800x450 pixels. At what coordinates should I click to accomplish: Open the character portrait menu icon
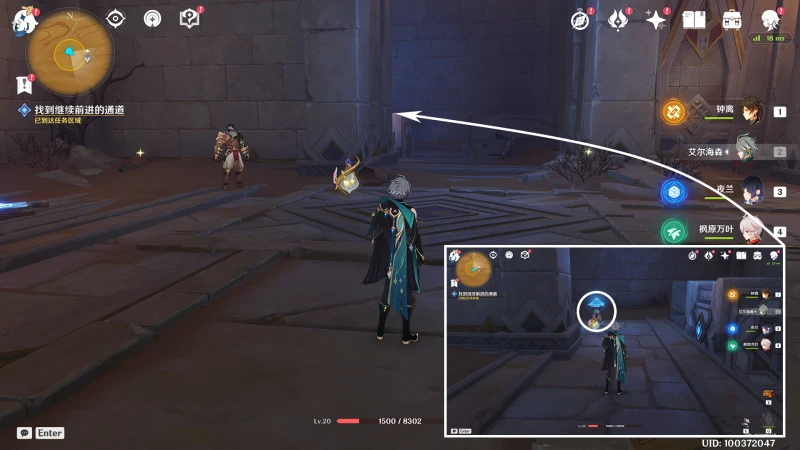click(x=771, y=19)
